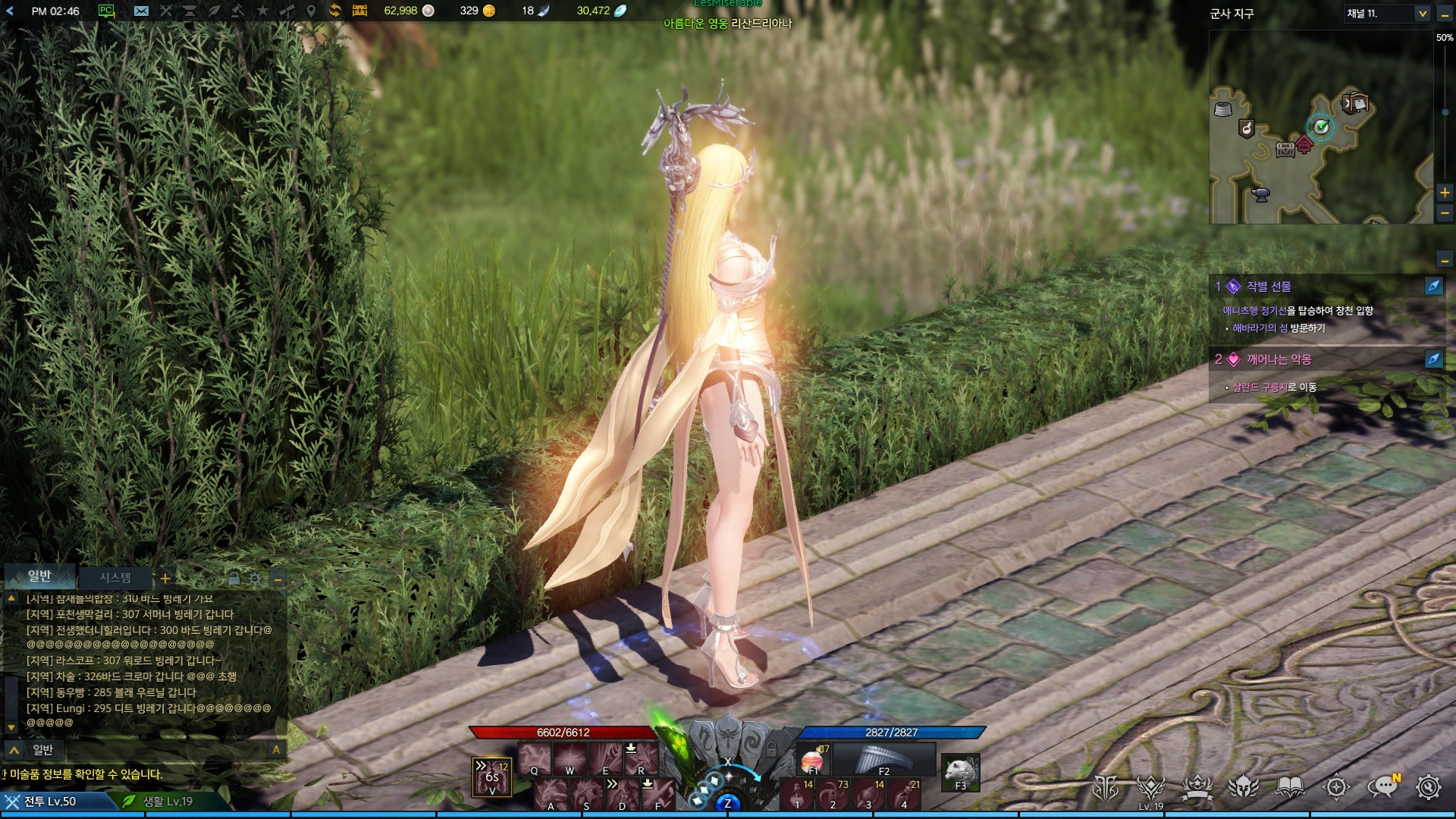Add a new chat tab with plus

165,579
